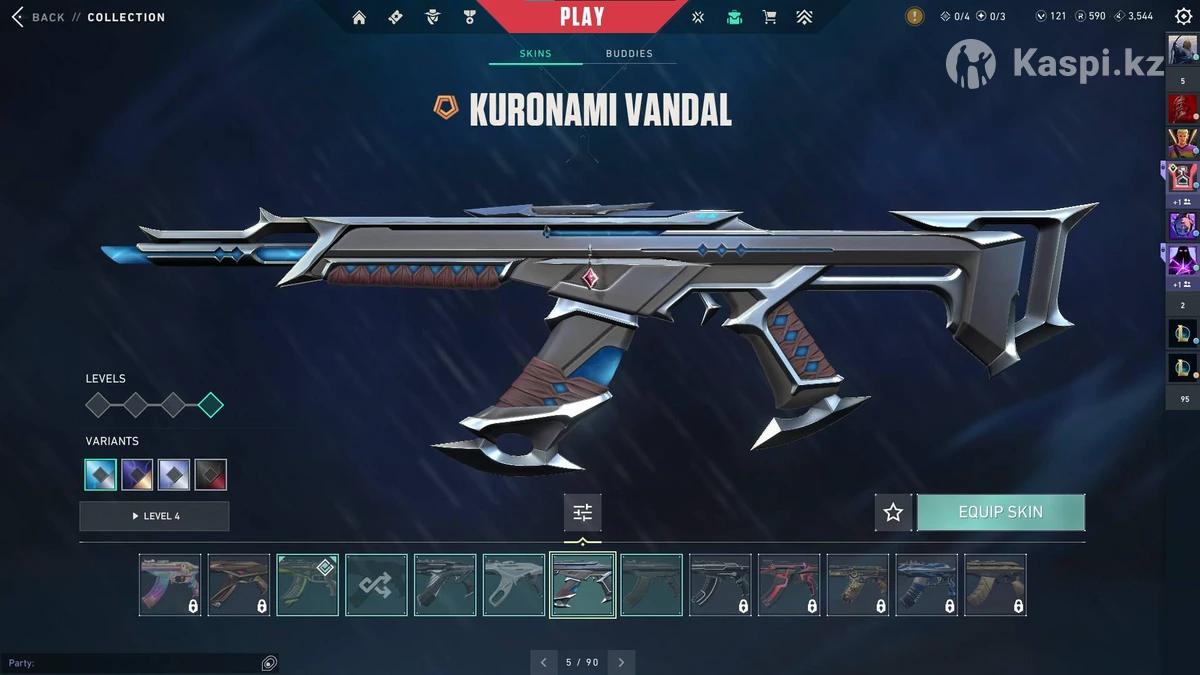Image resolution: width=1200 pixels, height=675 pixels.
Task: Select the Skins tab
Action: (x=535, y=54)
